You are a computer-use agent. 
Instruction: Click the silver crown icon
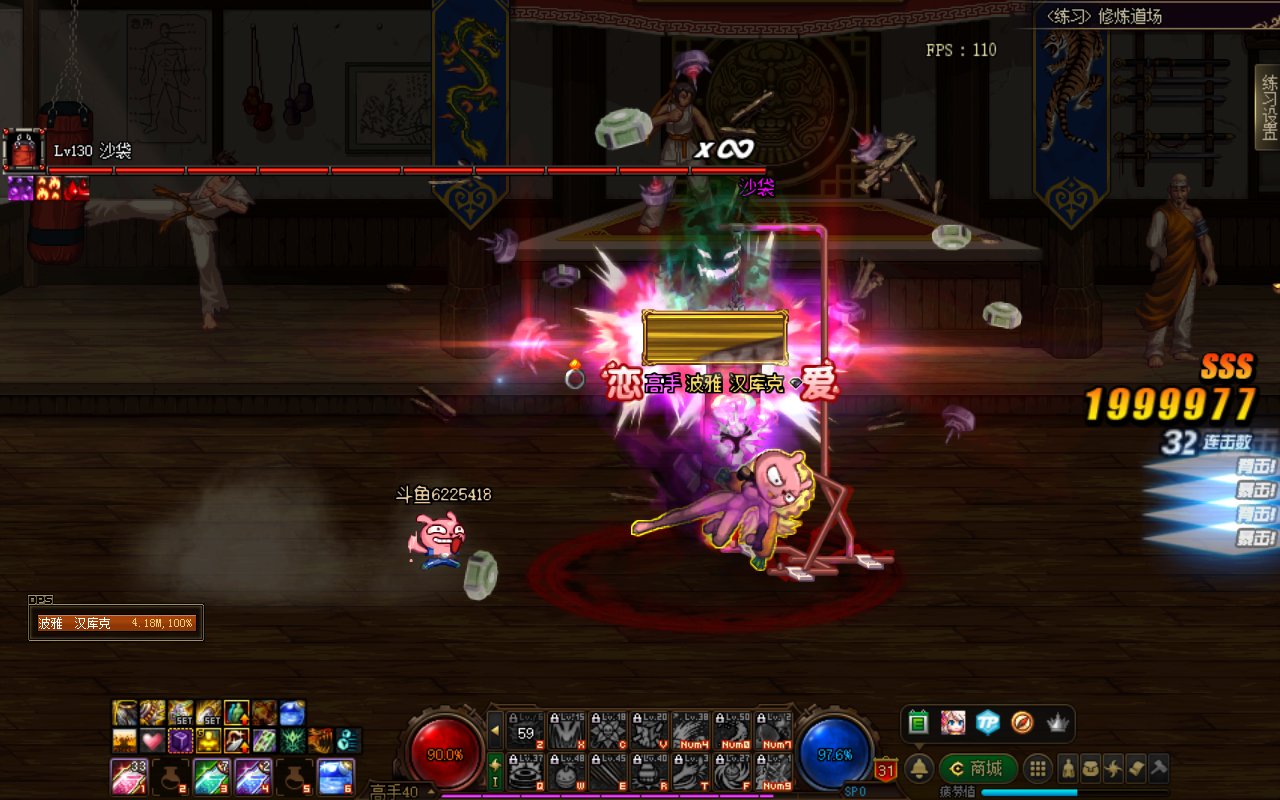click(x=1057, y=722)
